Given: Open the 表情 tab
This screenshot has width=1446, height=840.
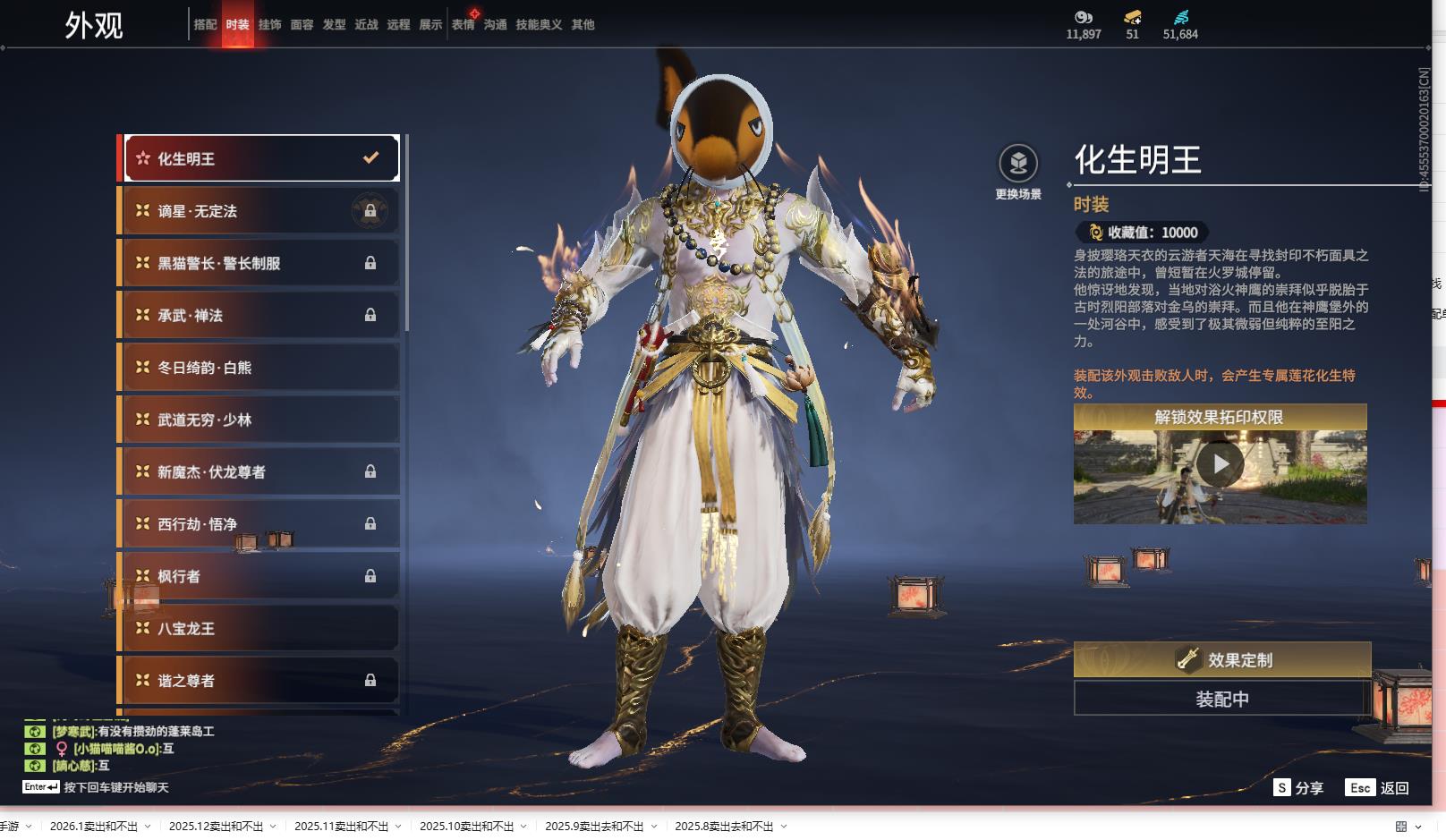Looking at the screenshot, I should point(463,25).
